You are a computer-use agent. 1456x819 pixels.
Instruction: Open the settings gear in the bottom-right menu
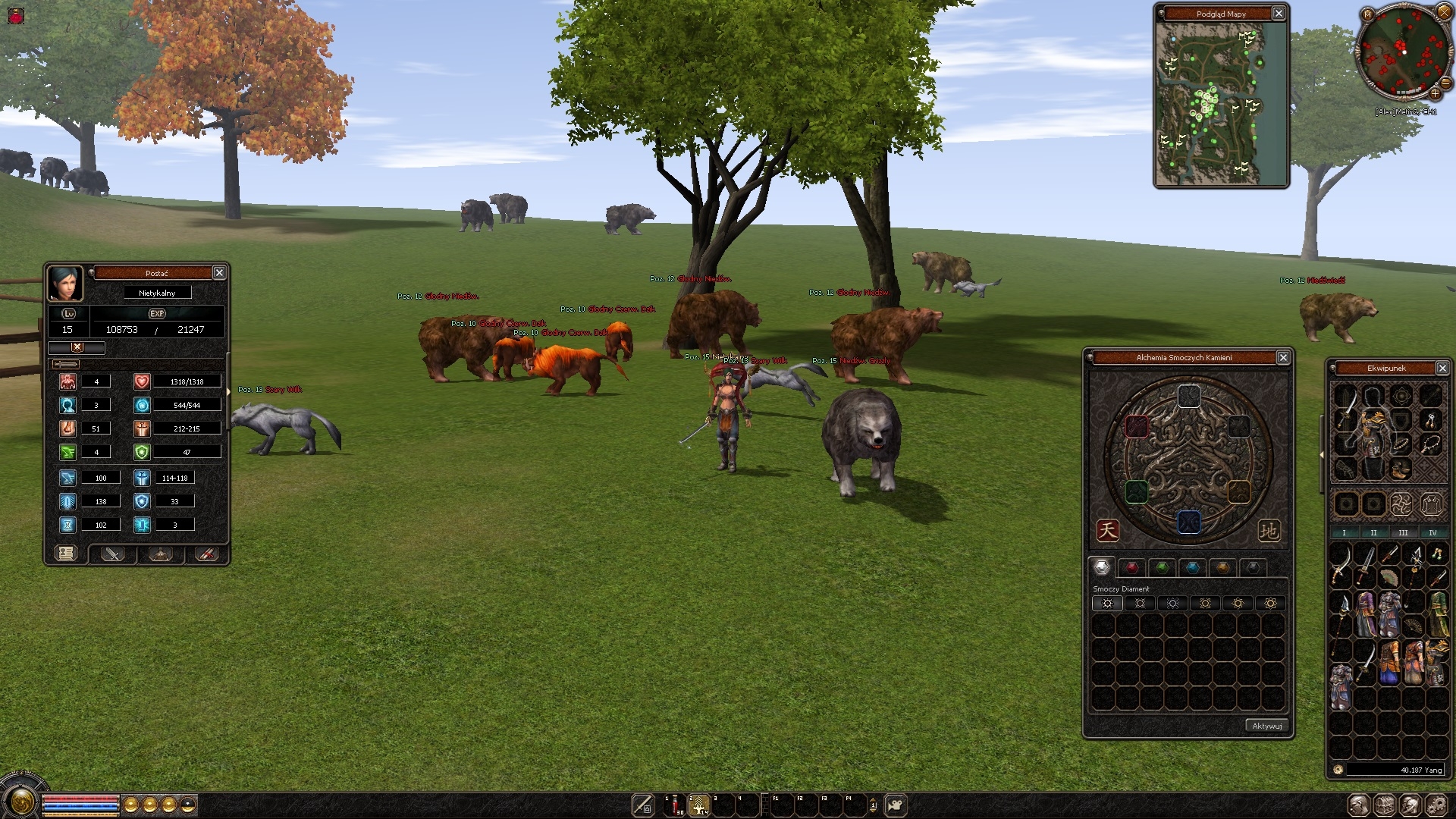click(1436, 805)
